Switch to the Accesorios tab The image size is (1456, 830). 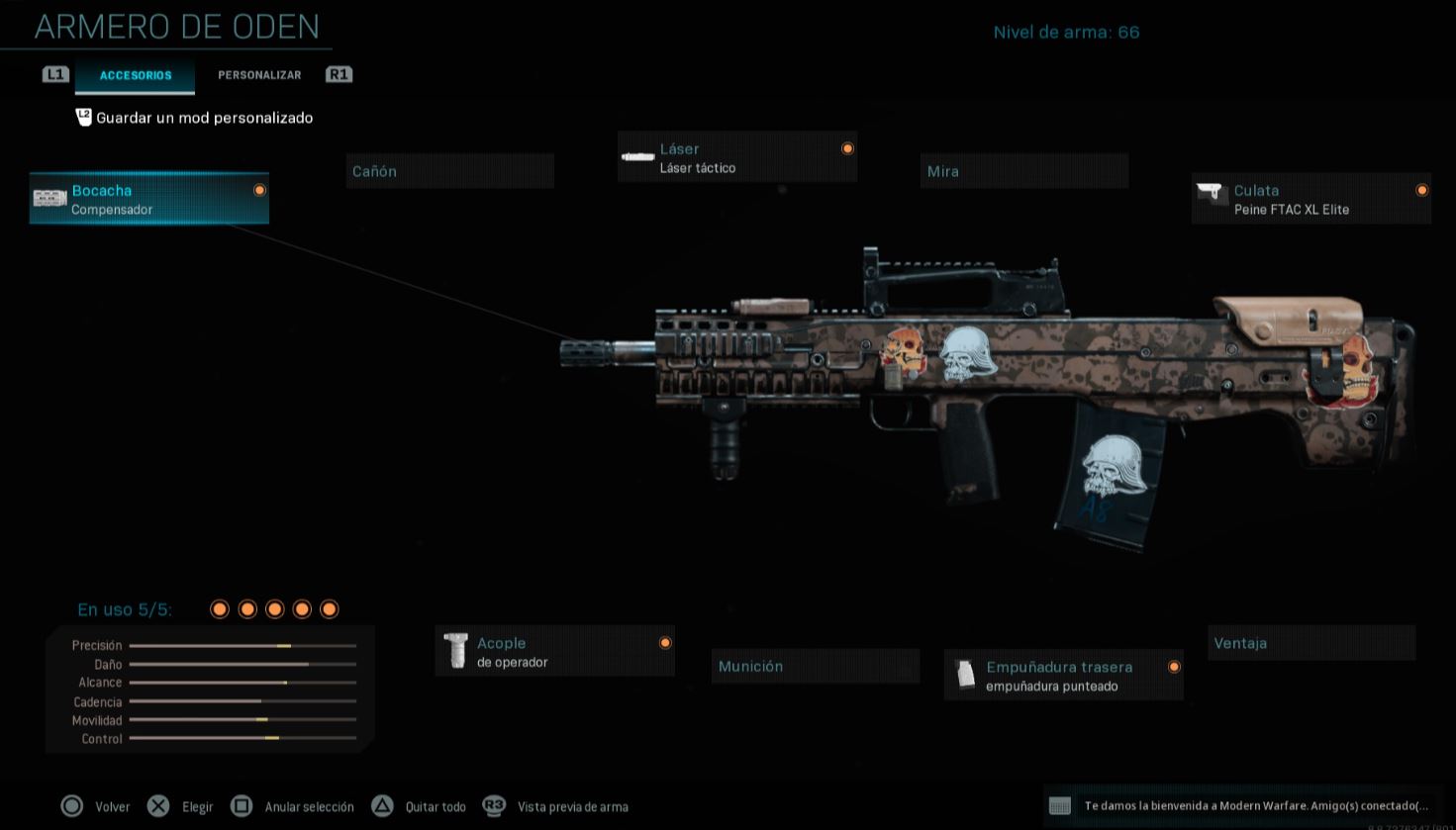point(136,75)
